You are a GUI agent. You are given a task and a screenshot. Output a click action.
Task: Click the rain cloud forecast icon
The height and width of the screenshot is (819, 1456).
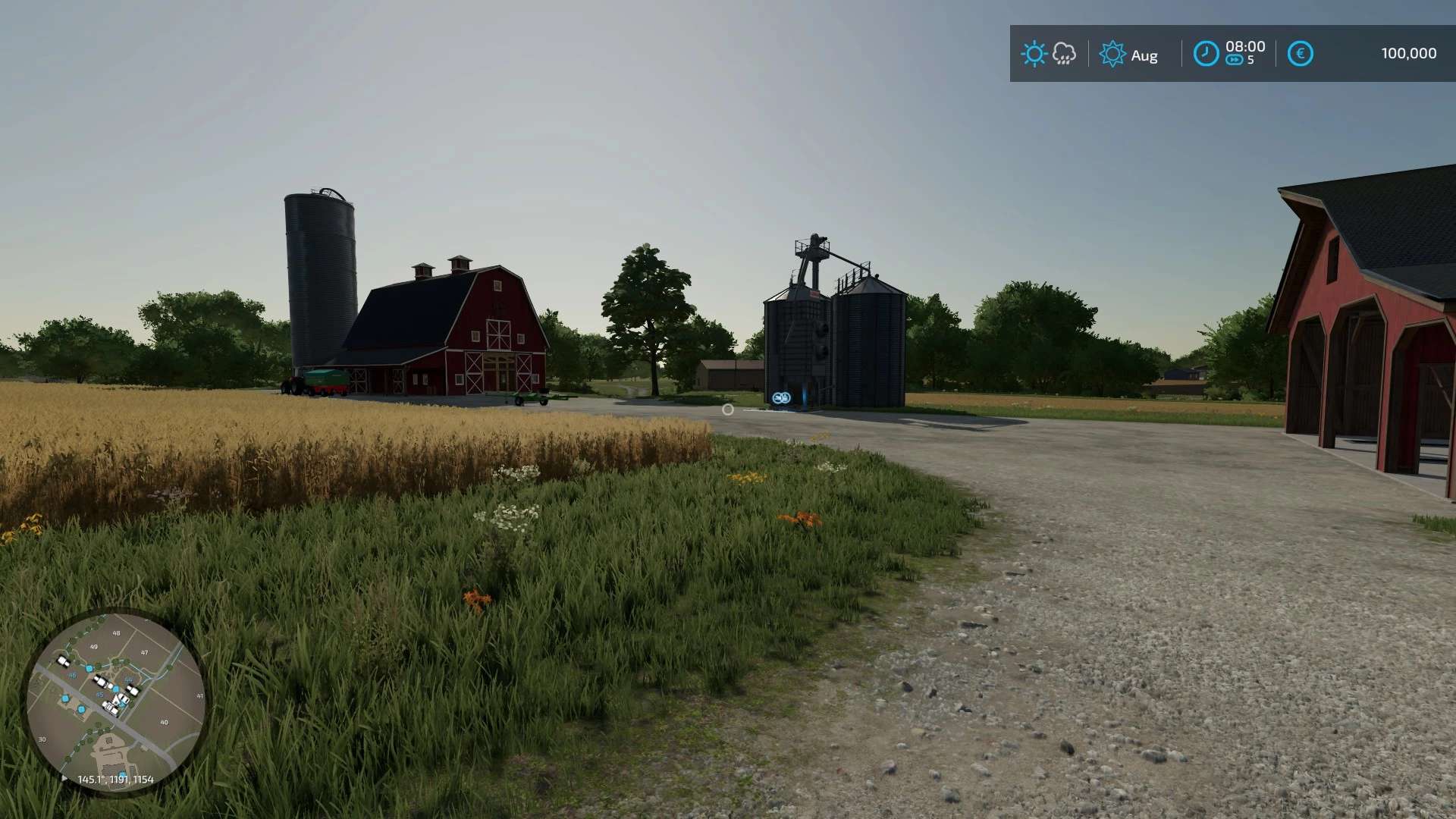(x=1065, y=54)
